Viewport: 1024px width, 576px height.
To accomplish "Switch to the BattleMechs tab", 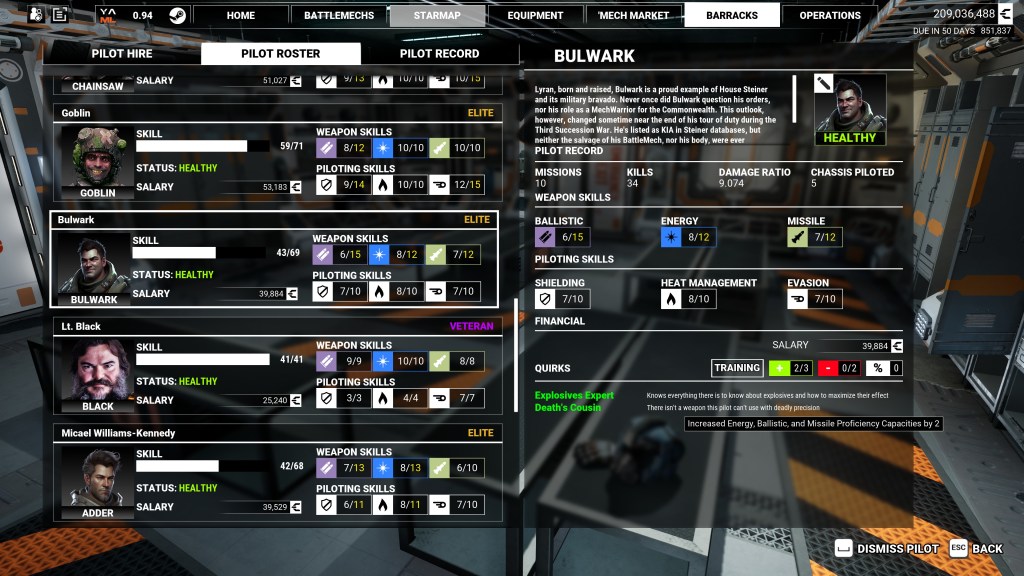I will (x=337, y=15).
